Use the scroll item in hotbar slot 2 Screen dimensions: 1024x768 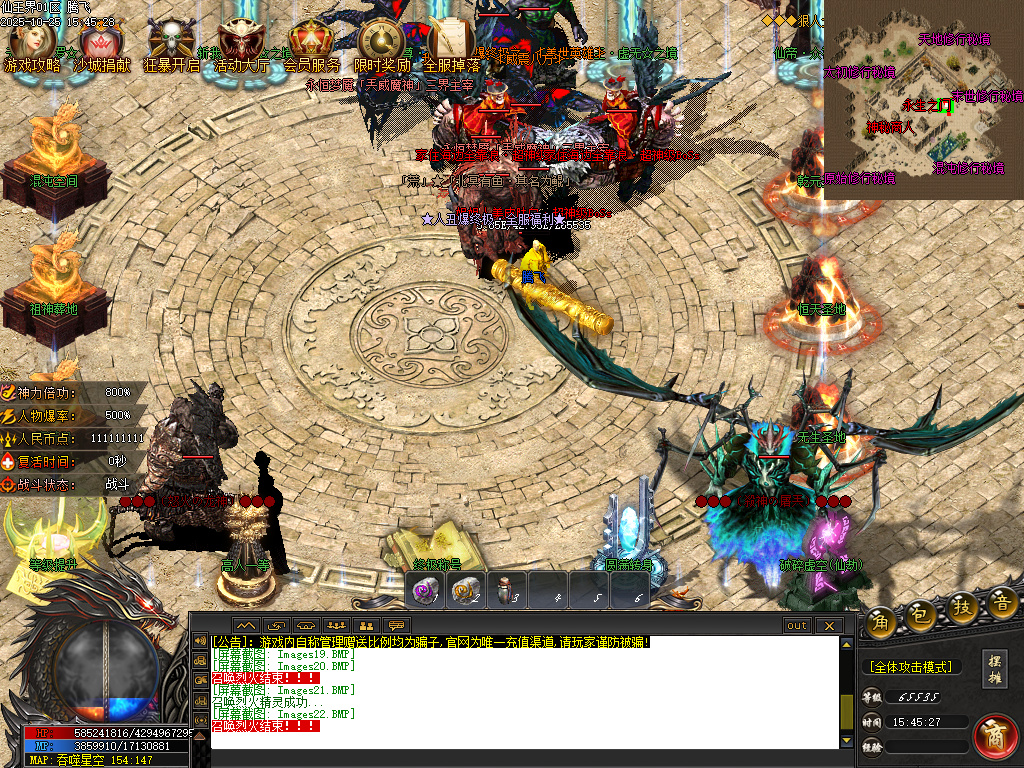coord(466,590)
